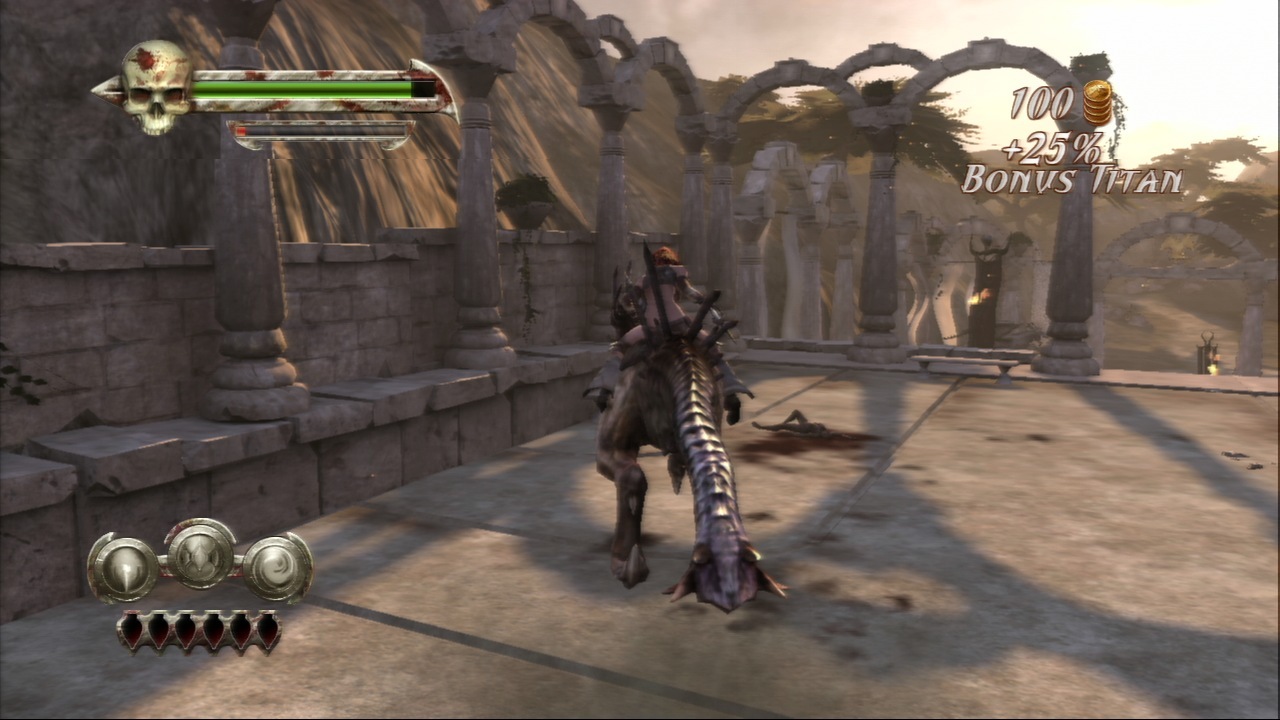Use the swirl ability medallion
Screen dimensions: 1280x720
tap(277, 567)
